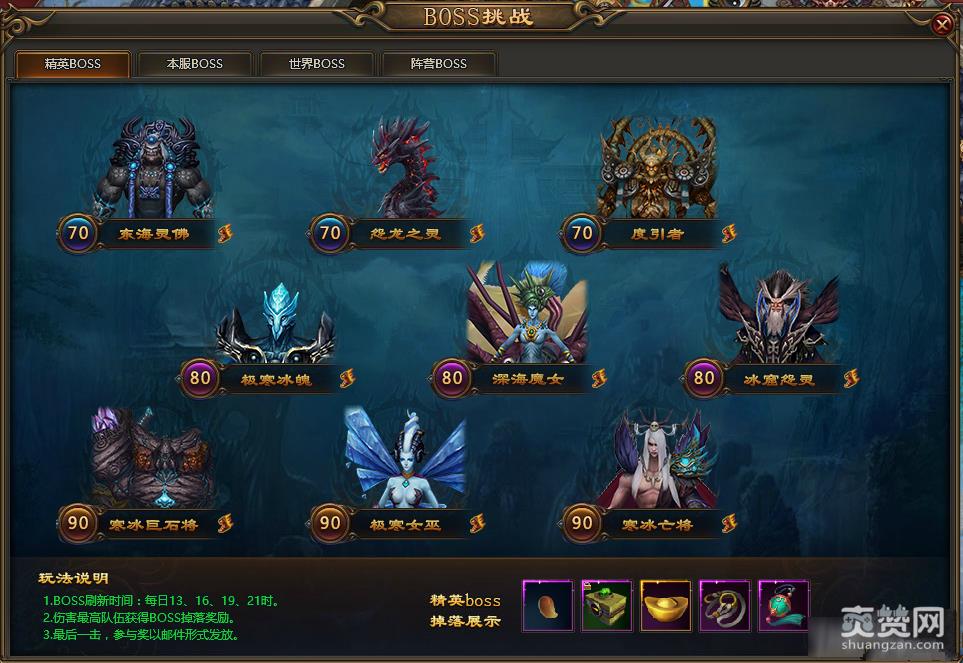This screenshot has height=663, width=963.
Task: Choose the dragon boss 炮龙之灵
Action: pos(405,170)
